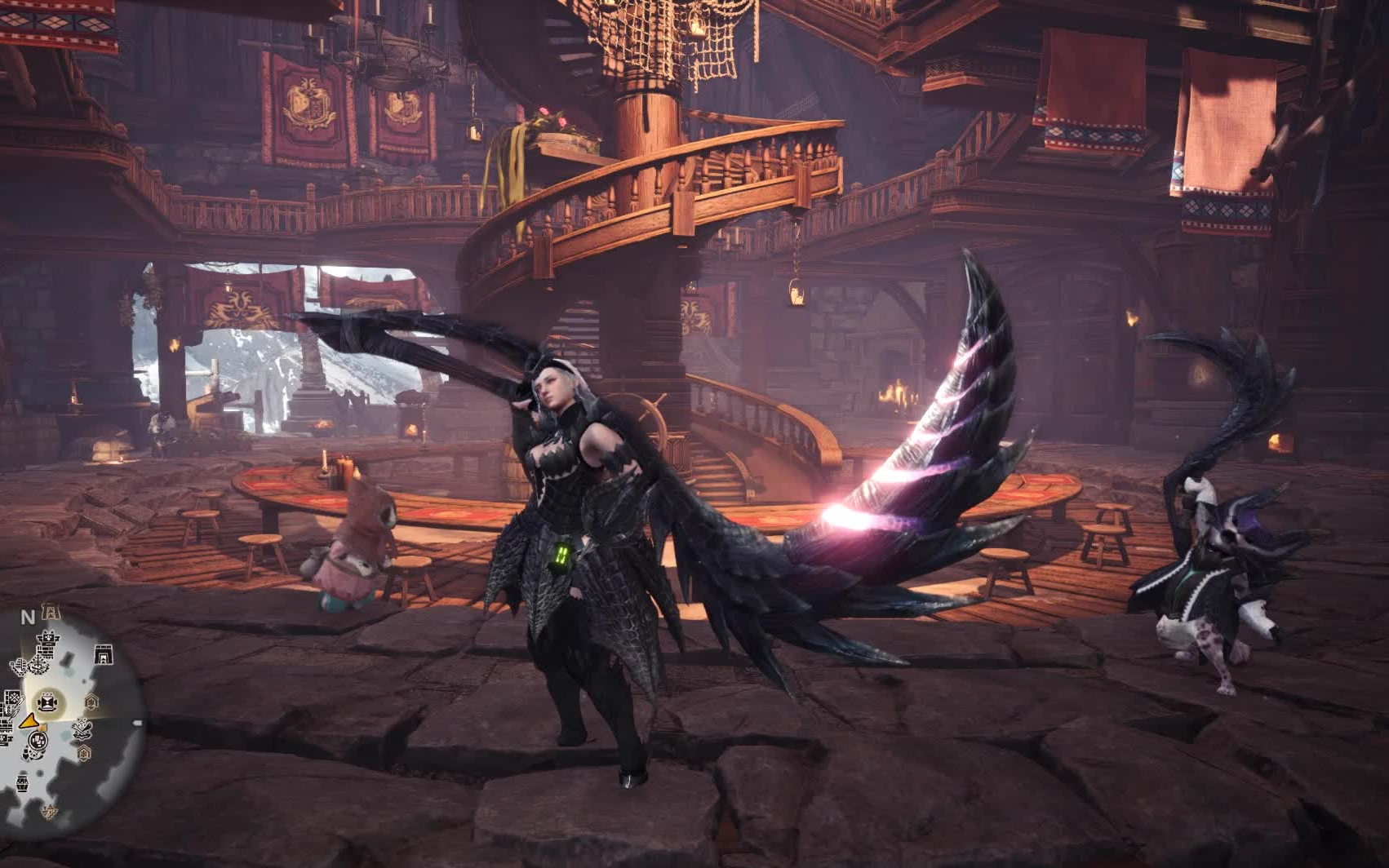Click the round quest board marker on minimap

(x=38, y=740)
